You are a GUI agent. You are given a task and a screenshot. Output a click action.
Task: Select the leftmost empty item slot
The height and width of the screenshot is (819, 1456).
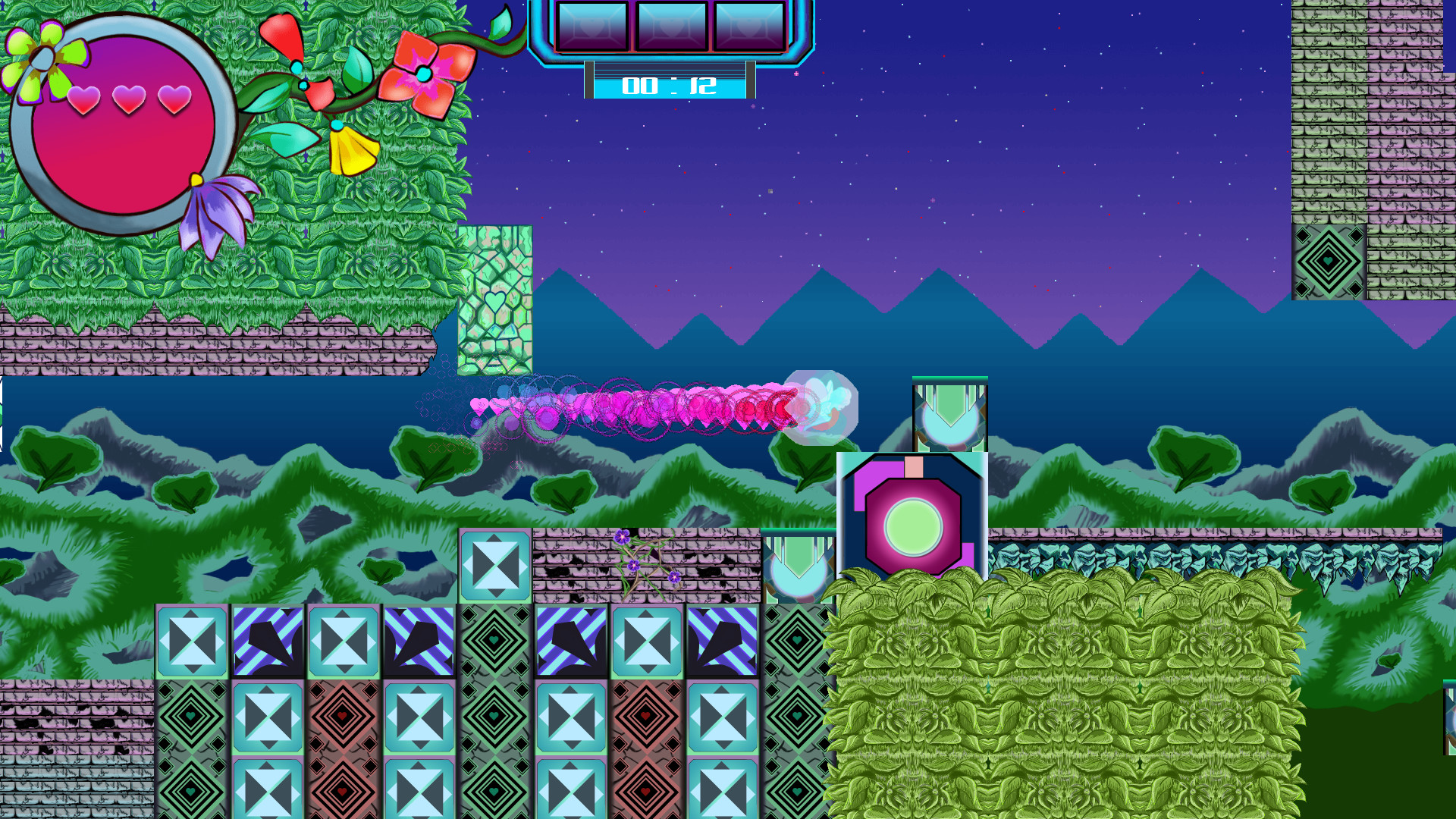[x=594, y=24]
